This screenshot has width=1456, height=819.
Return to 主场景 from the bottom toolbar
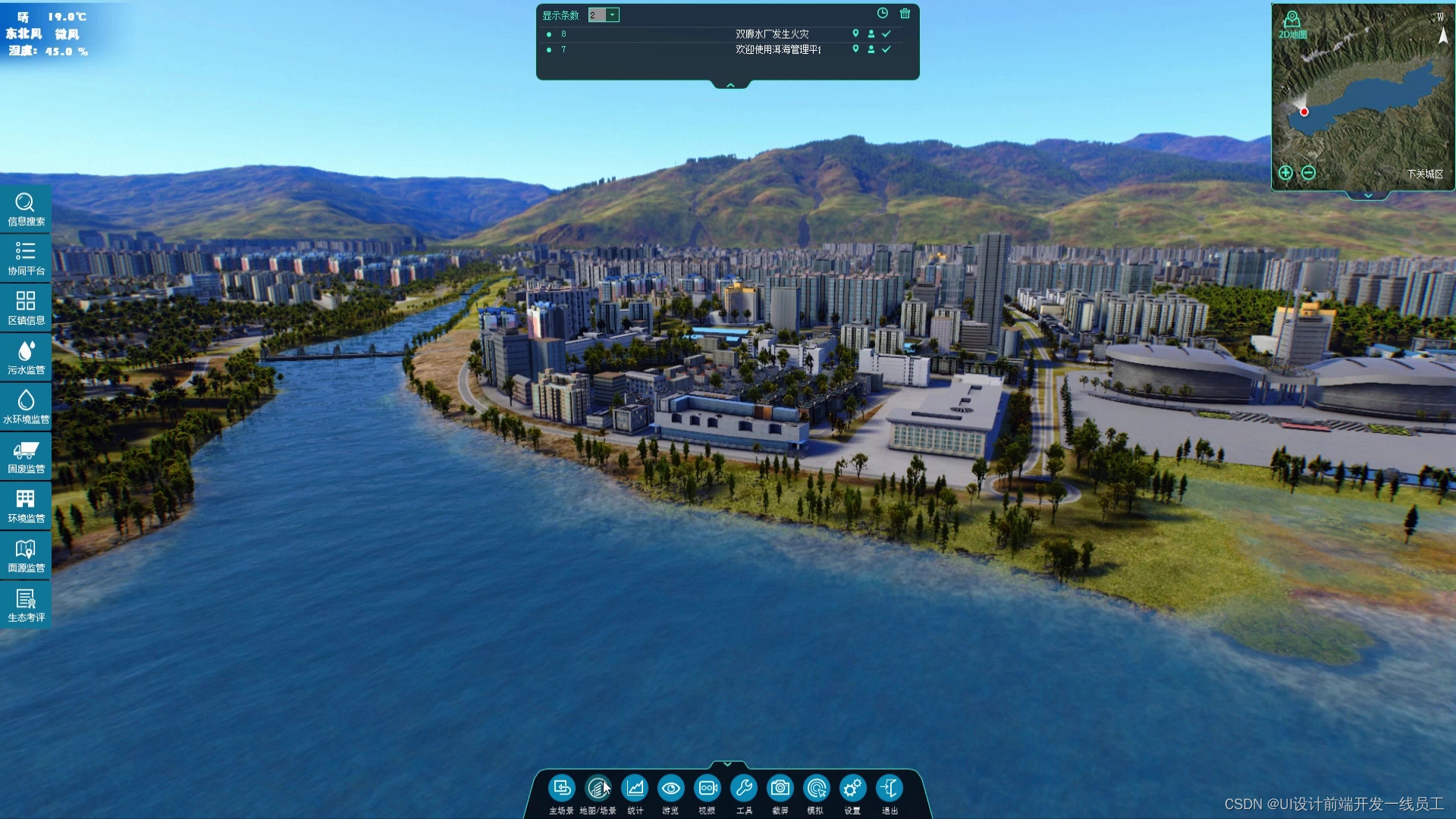(x=561, y=789)
